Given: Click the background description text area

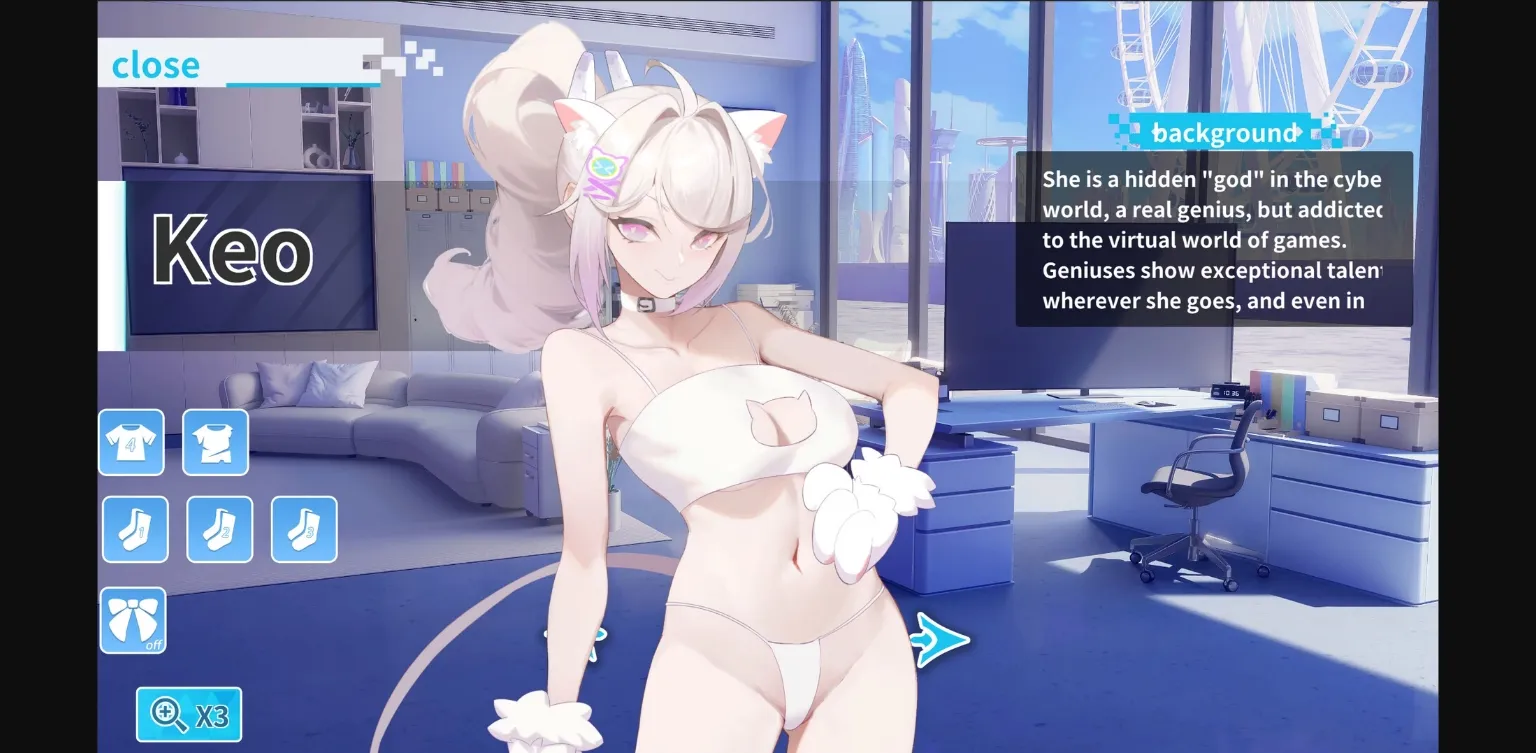Looking at the screenshot, I should tap(1215, 240).
